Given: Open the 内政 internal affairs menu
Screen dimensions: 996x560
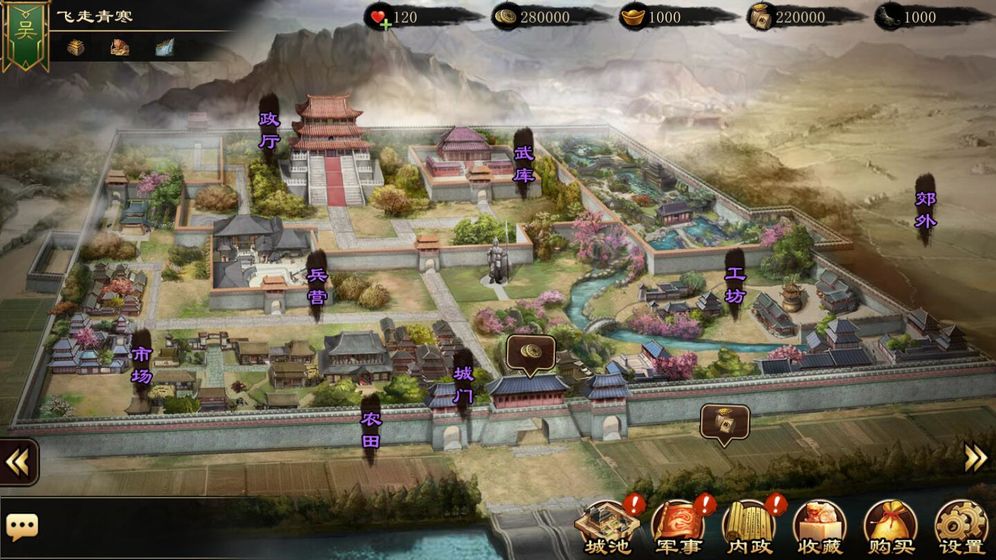Looking at the screenshot, I should [x=748, y=526].
